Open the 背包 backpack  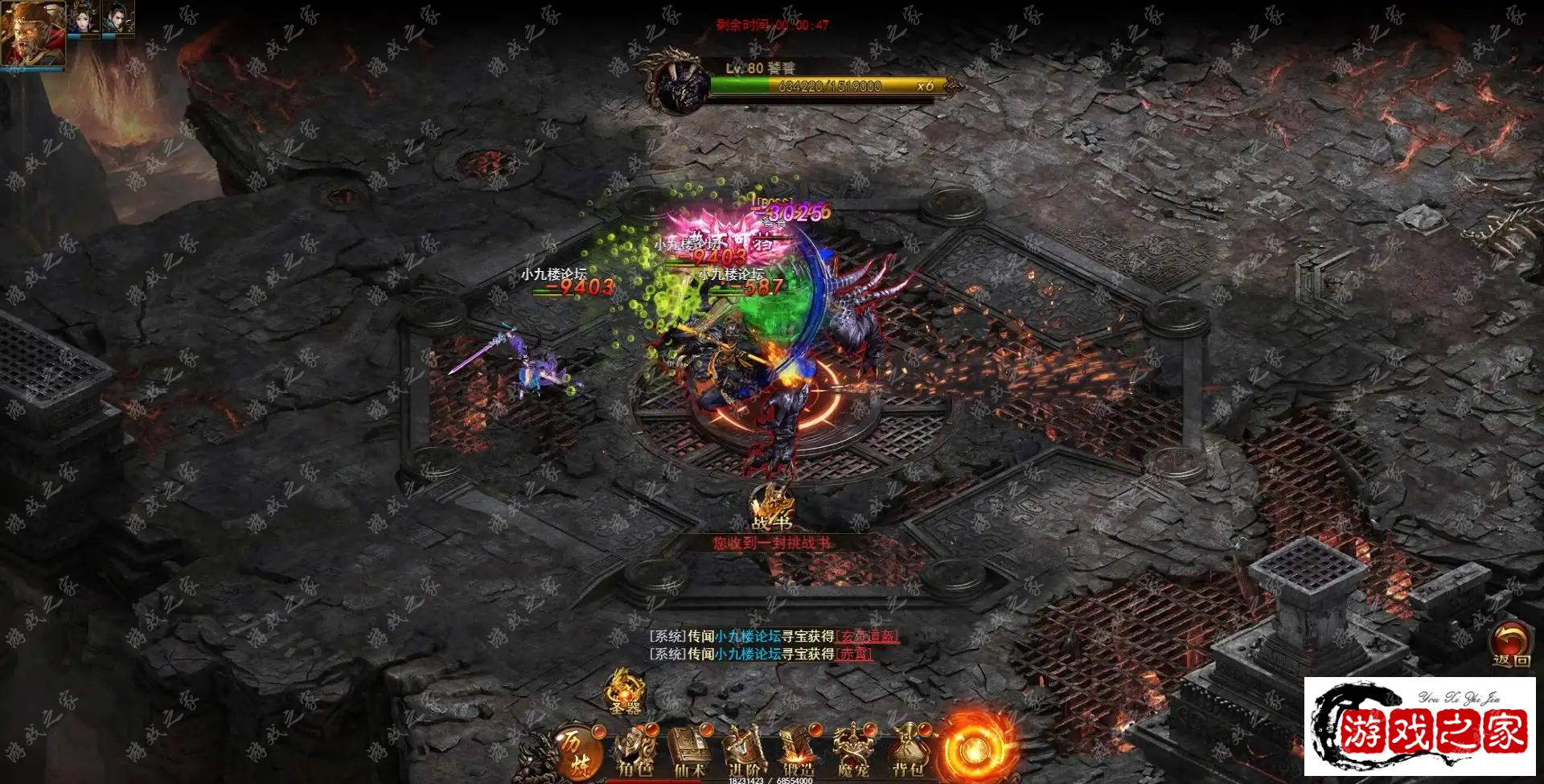(908, 752)
